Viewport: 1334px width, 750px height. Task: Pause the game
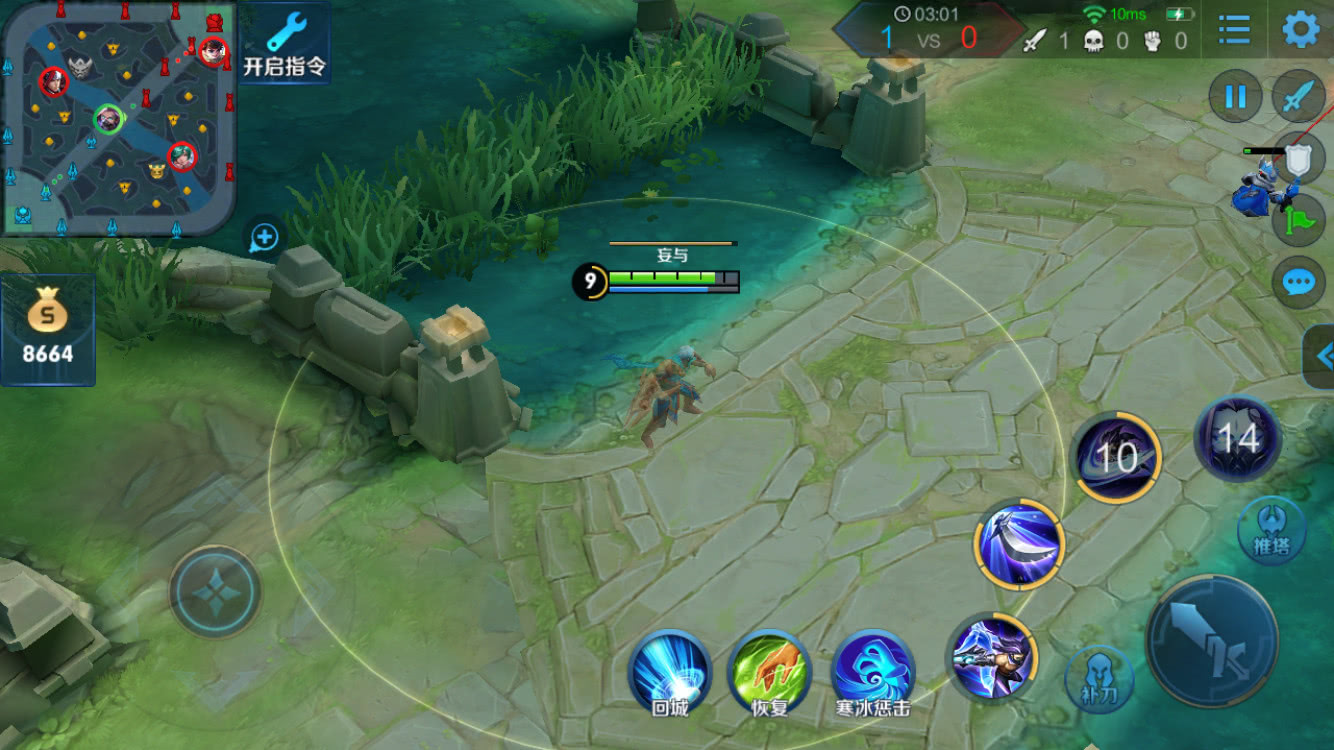[x=1236, y=97]
